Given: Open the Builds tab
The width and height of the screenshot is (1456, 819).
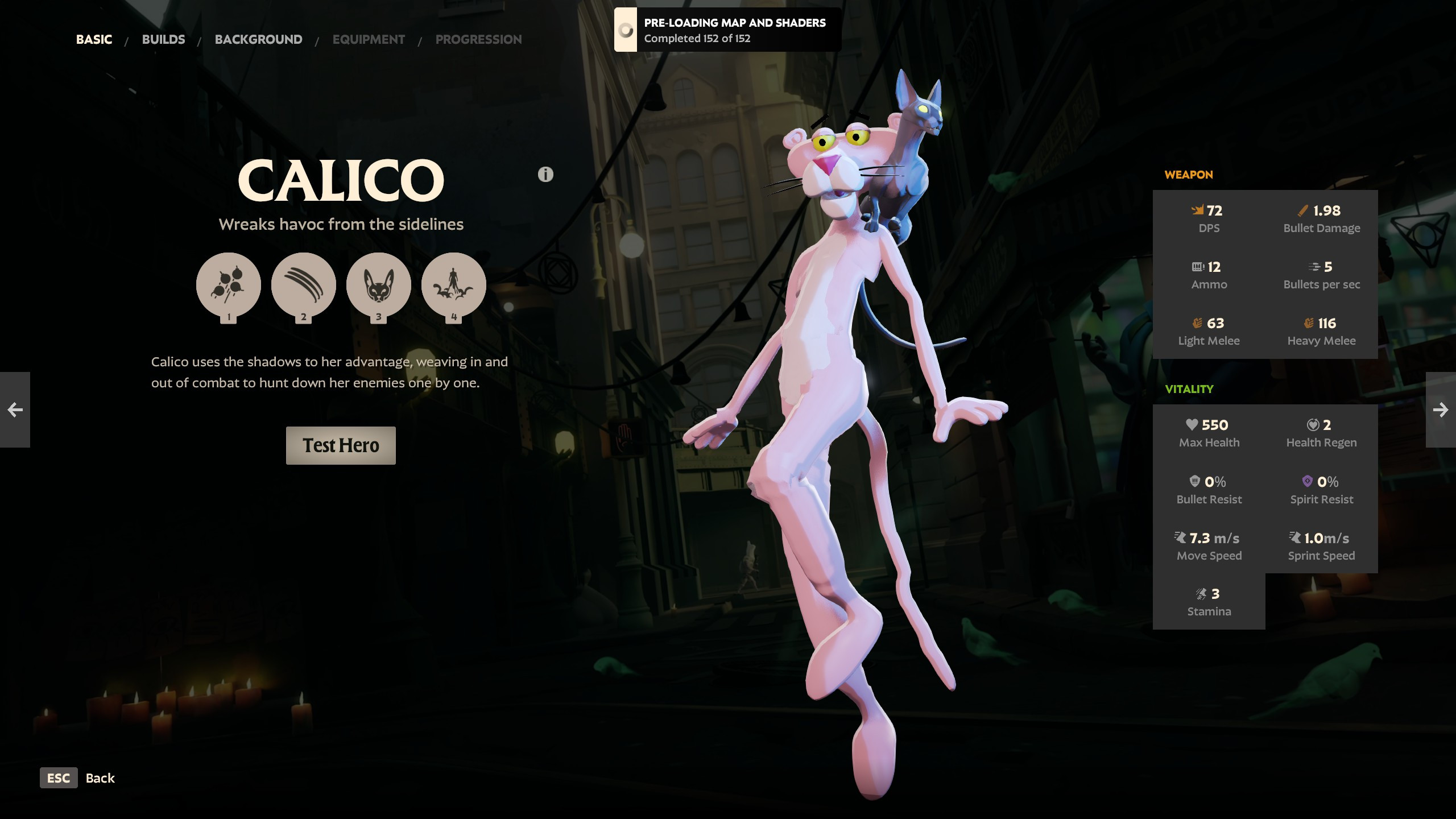Looking at the screenshot, I should point(163,39).
